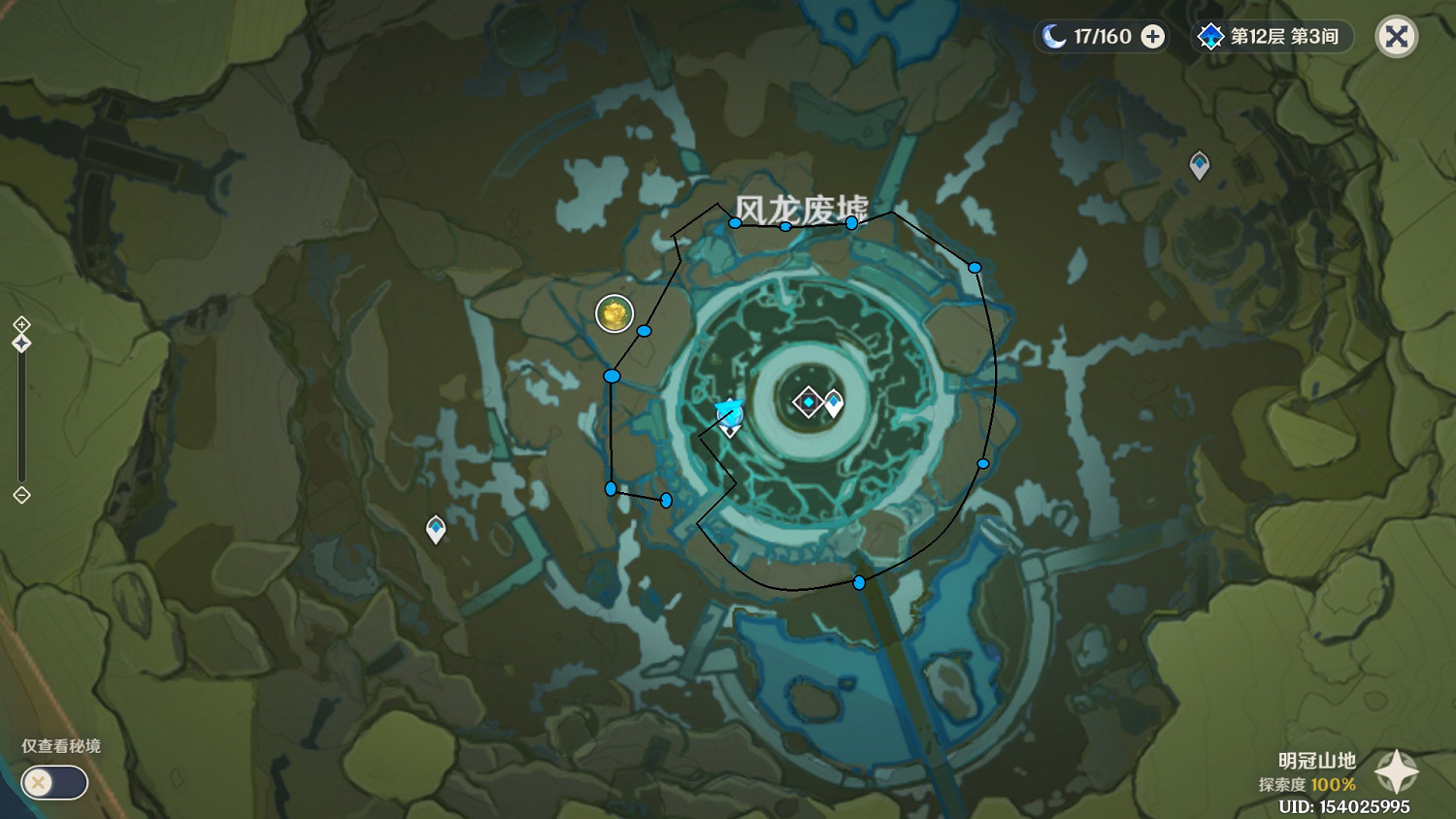Click the teleport waypoint in the upper-right corner
The image size is (1456, 819).
(x=1200, y=165)
